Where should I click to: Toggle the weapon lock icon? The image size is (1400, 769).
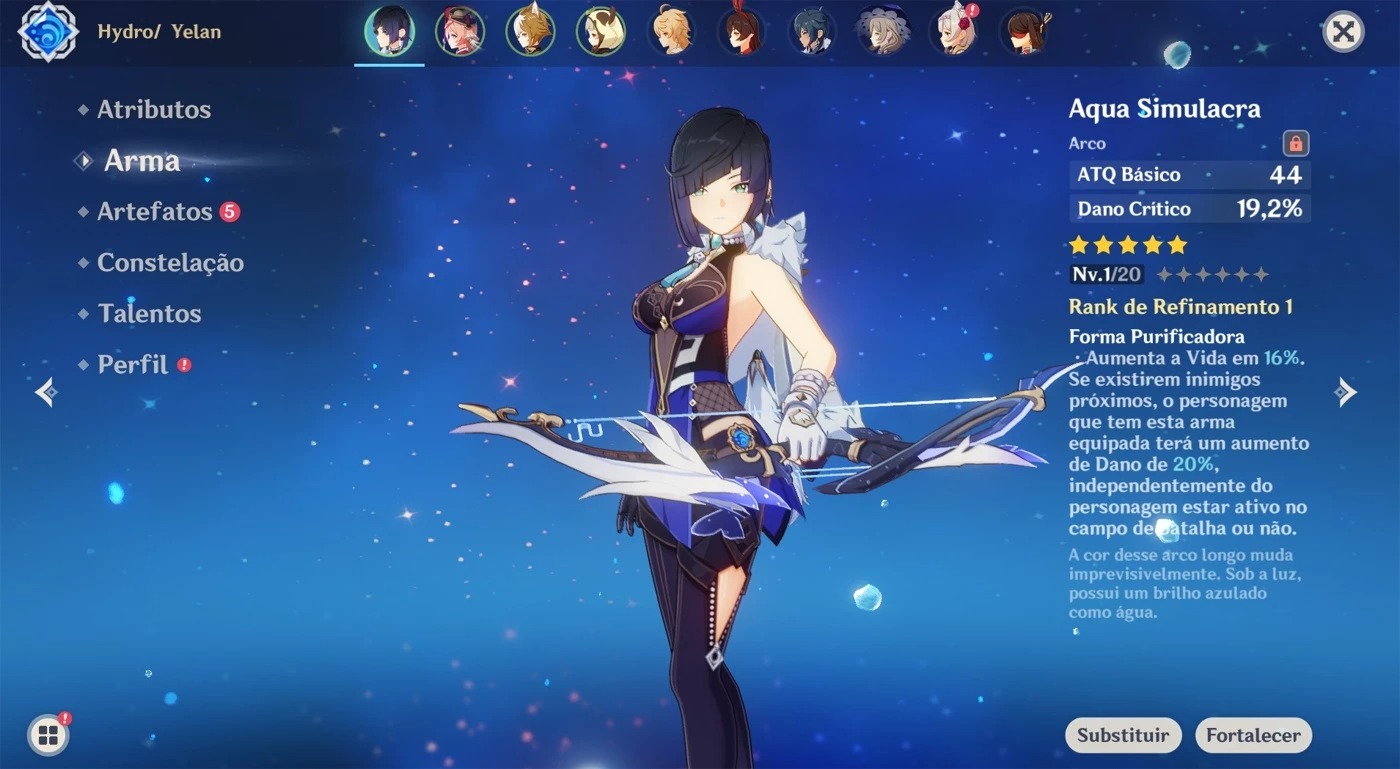1295,143
